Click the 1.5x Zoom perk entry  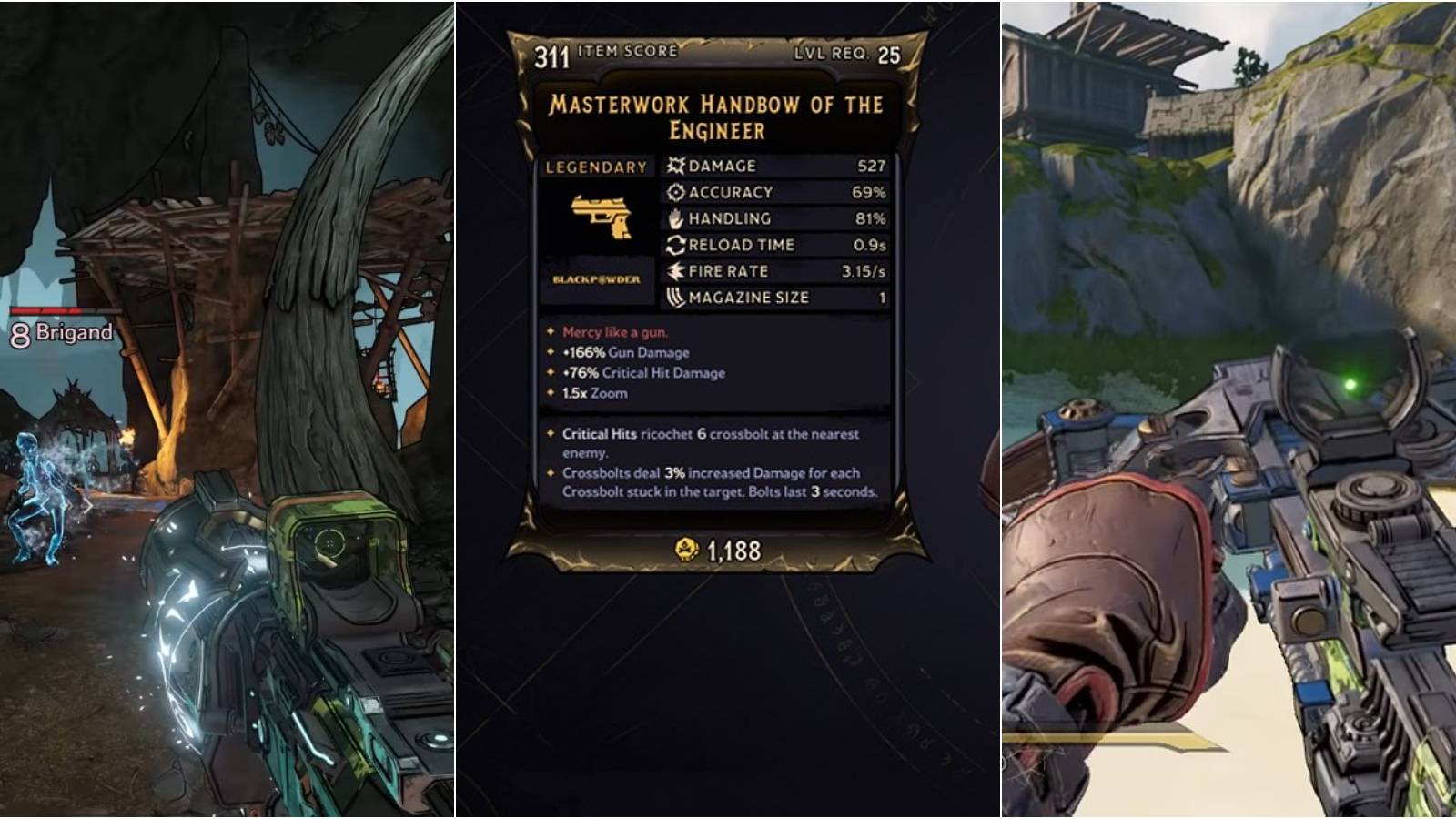tap(596, 393)
